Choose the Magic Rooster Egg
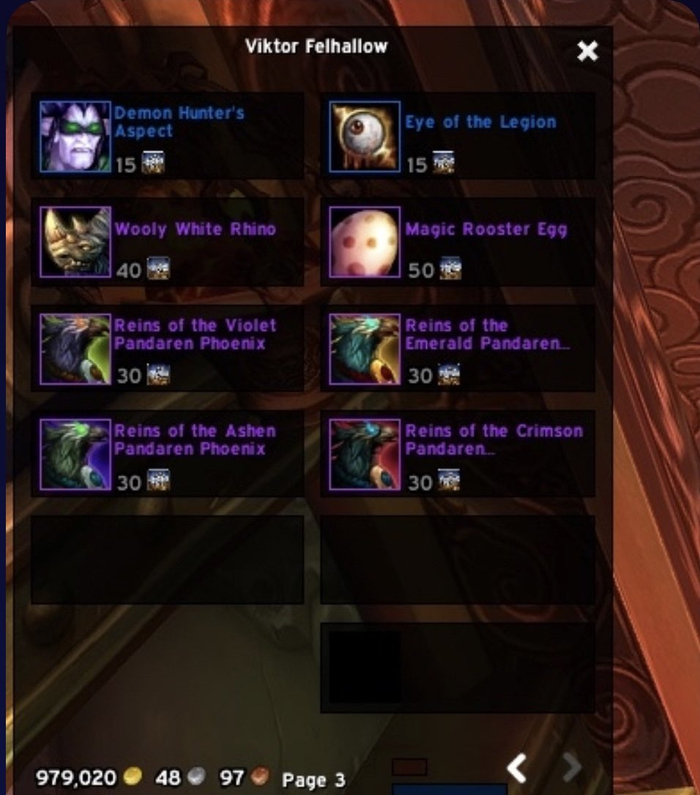The height and width of the screenshot is (795, 700). [x=365, y=242]
